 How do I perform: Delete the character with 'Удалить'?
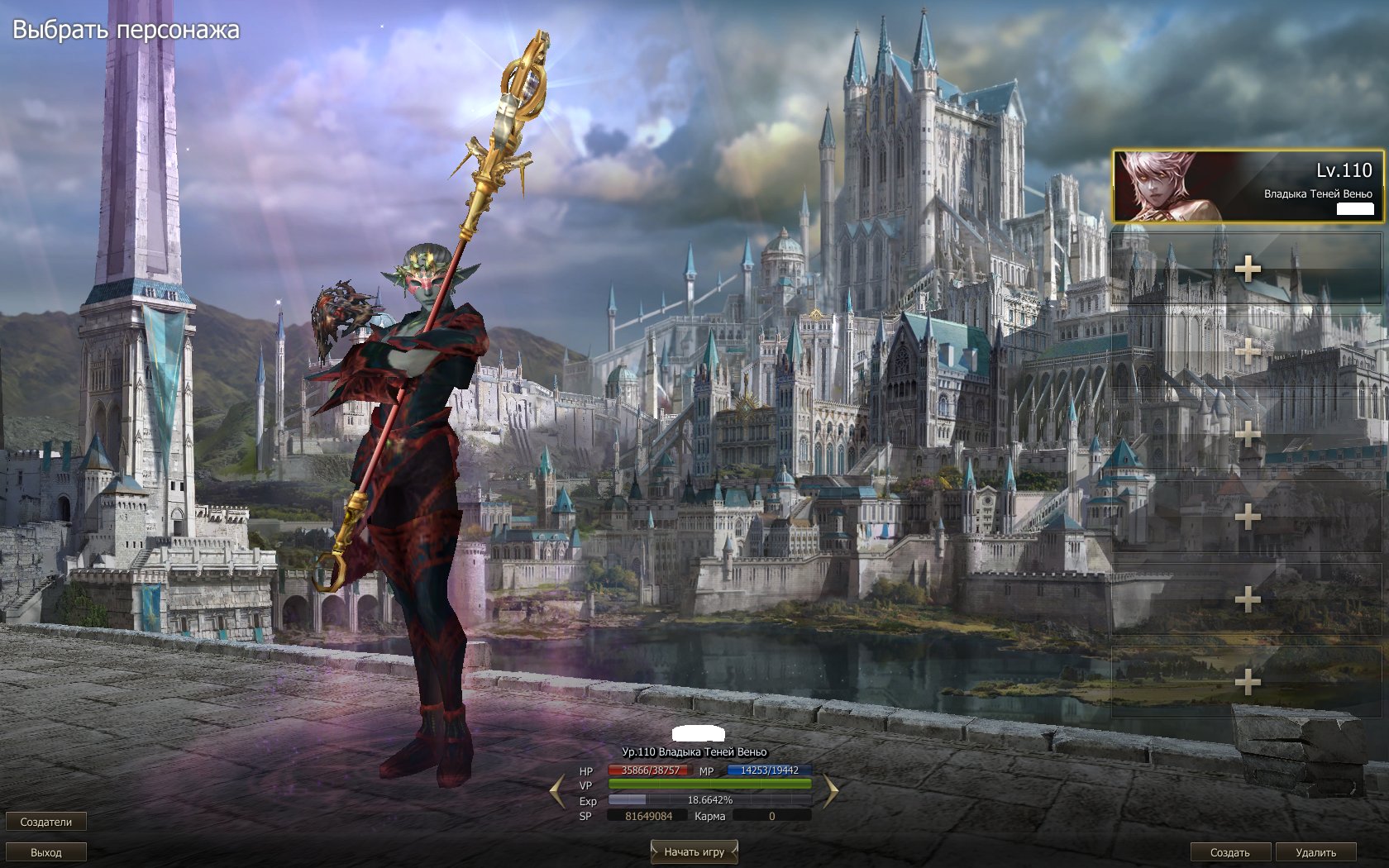click(1315, 852)
